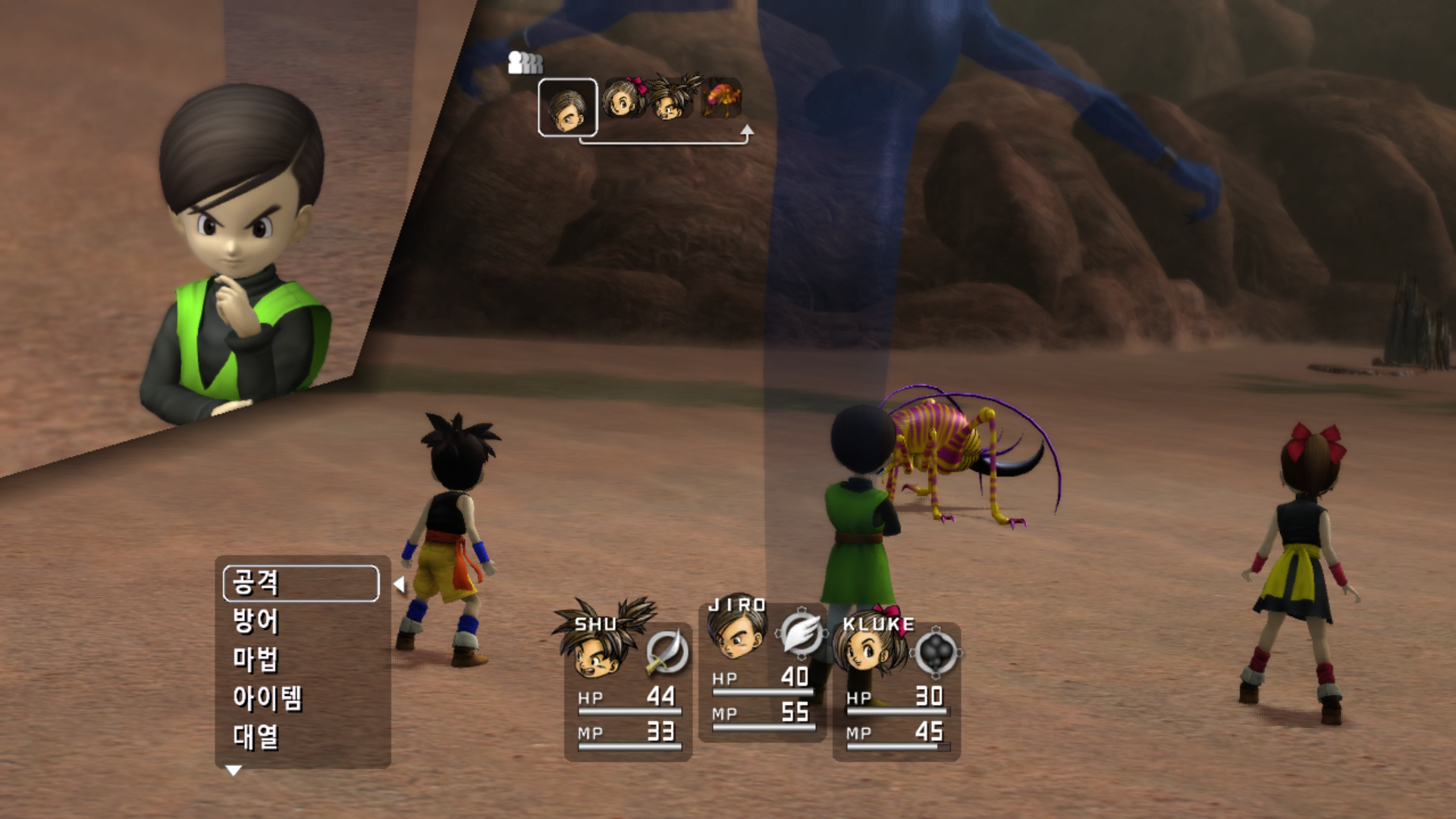Click Shu's sword shadow icon
The image size is (1456, 819).
pos(667,651)
